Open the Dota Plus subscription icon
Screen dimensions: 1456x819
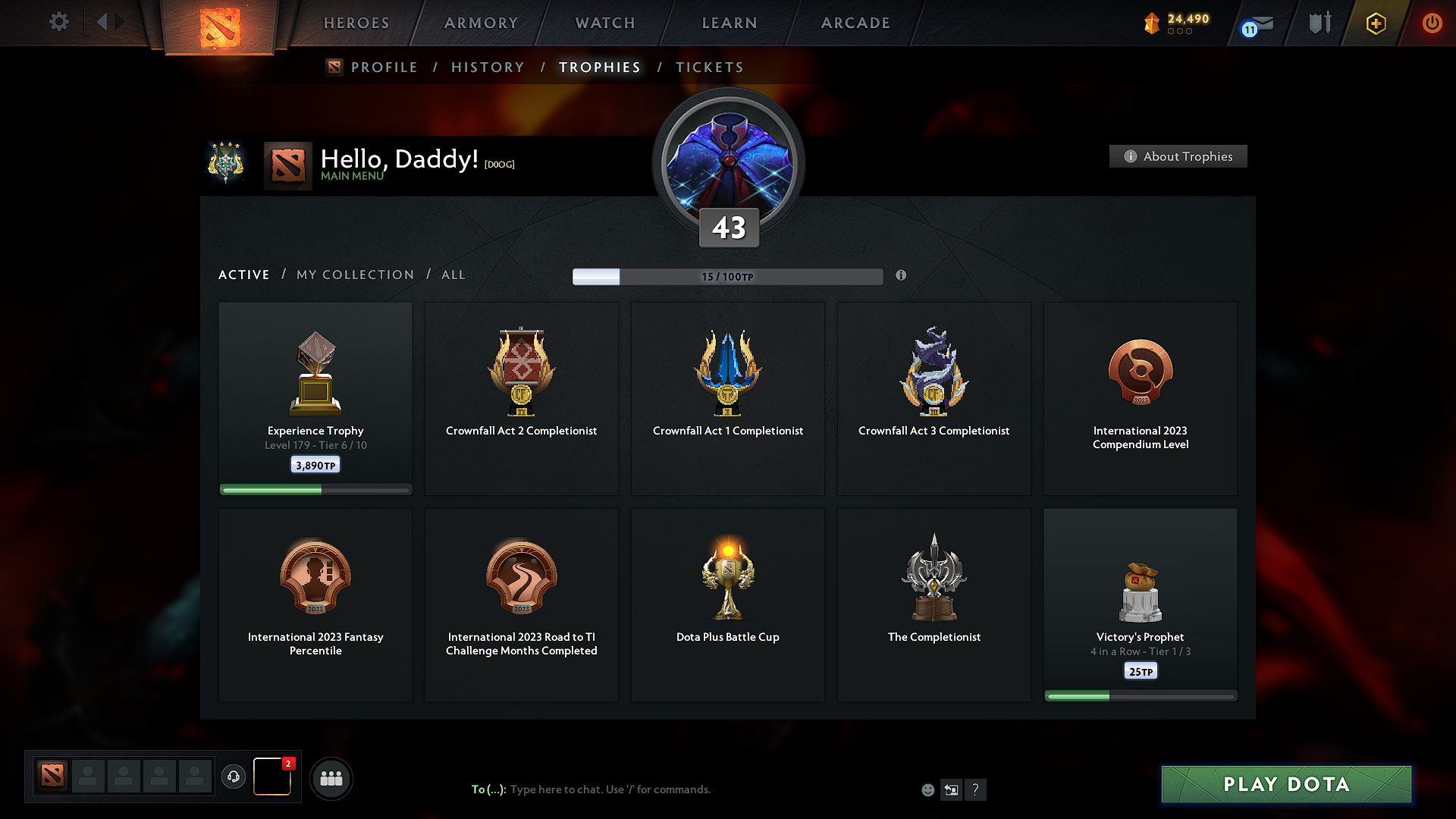1375,23
